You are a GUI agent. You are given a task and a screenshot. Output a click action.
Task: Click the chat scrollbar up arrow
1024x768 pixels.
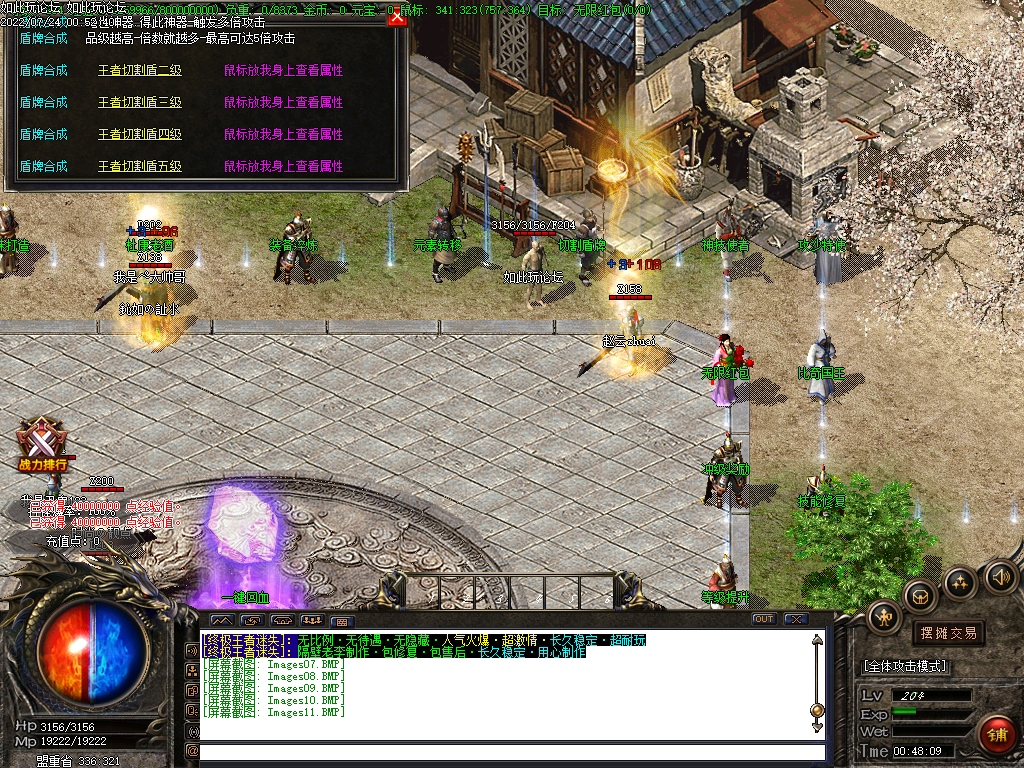[817, 641]
